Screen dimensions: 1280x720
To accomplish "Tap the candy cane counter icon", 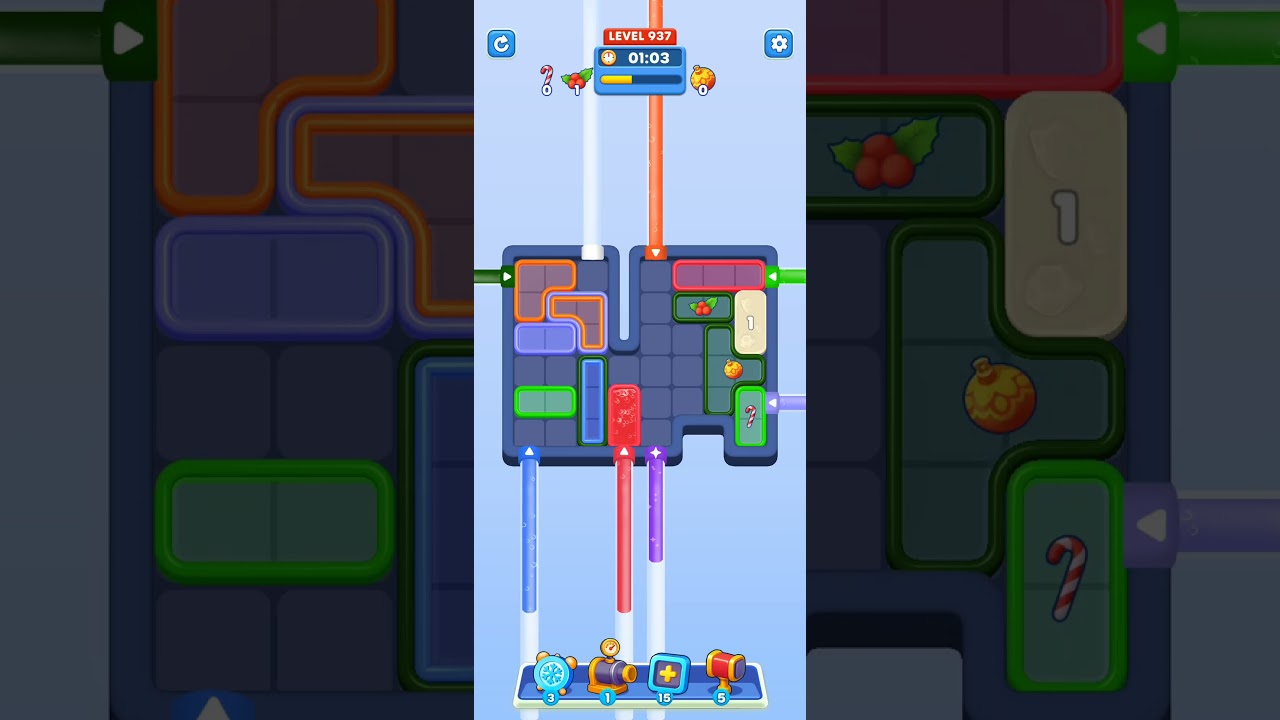I will click(545, 73).
